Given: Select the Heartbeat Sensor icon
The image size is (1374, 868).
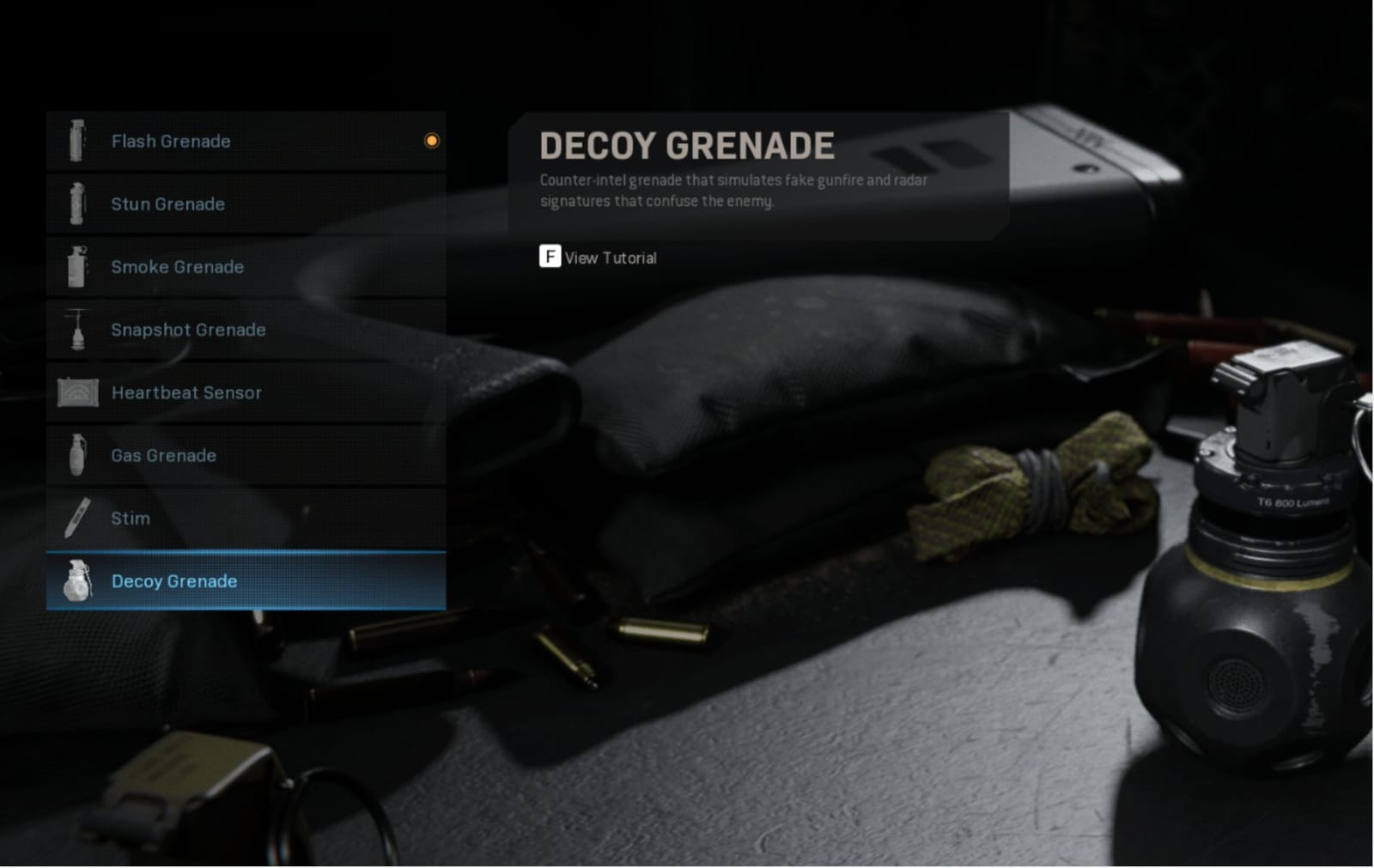Looking at the screenshot, I should pyautogui.click(x=77, y=392).
